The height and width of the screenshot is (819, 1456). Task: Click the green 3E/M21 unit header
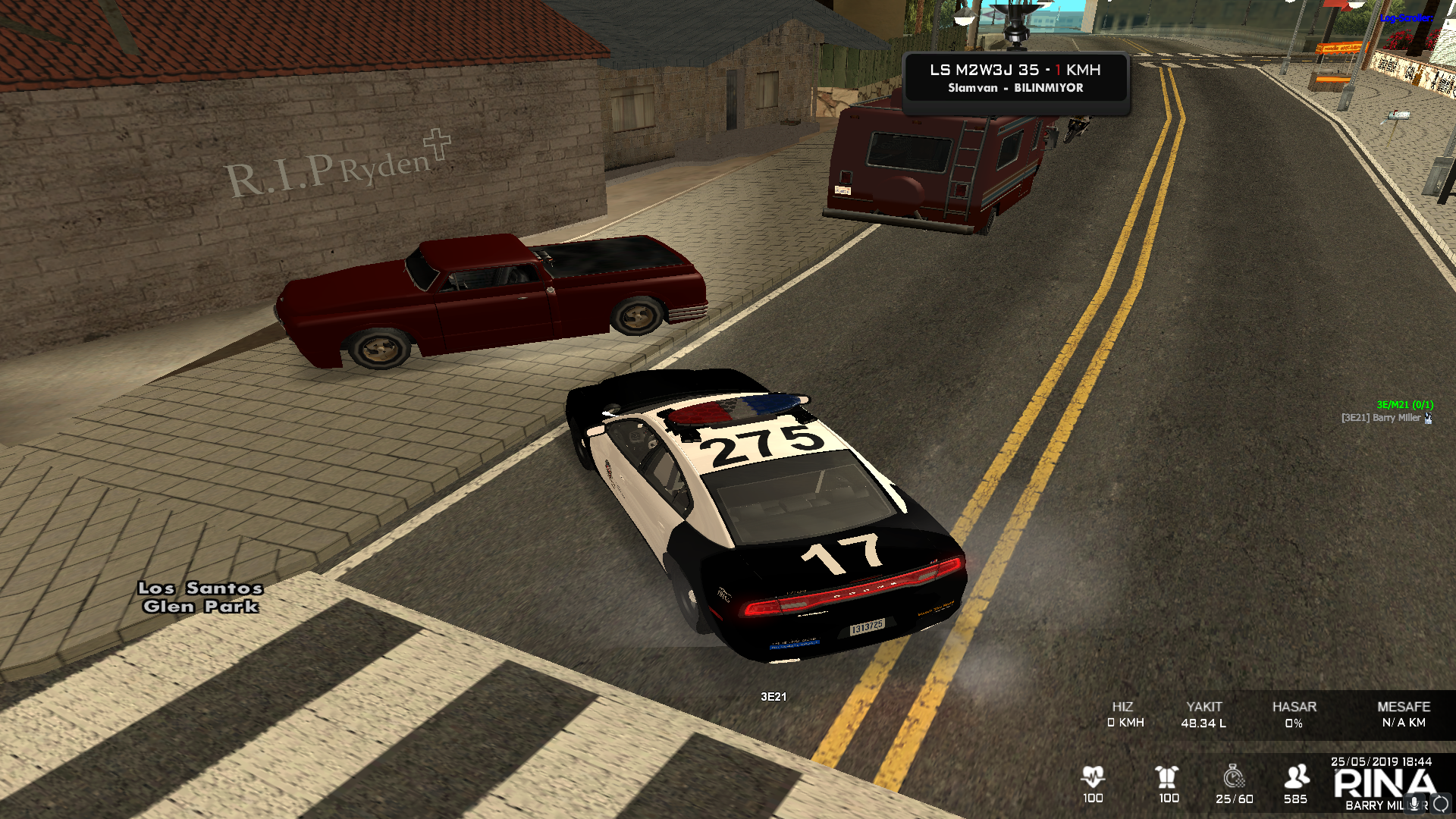[1404, 405]
